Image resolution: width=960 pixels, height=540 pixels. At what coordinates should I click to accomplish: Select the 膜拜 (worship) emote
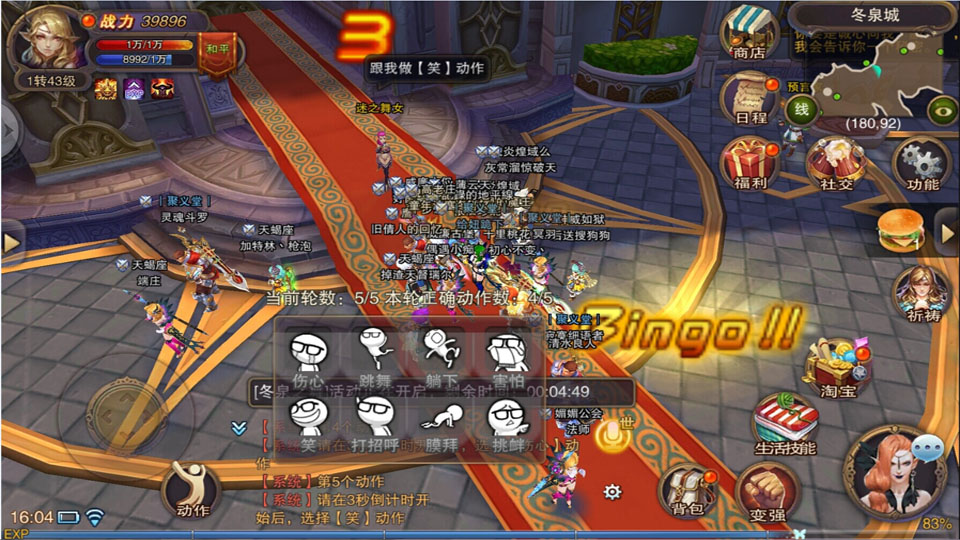pyautogui.click(x=441, y=420)
